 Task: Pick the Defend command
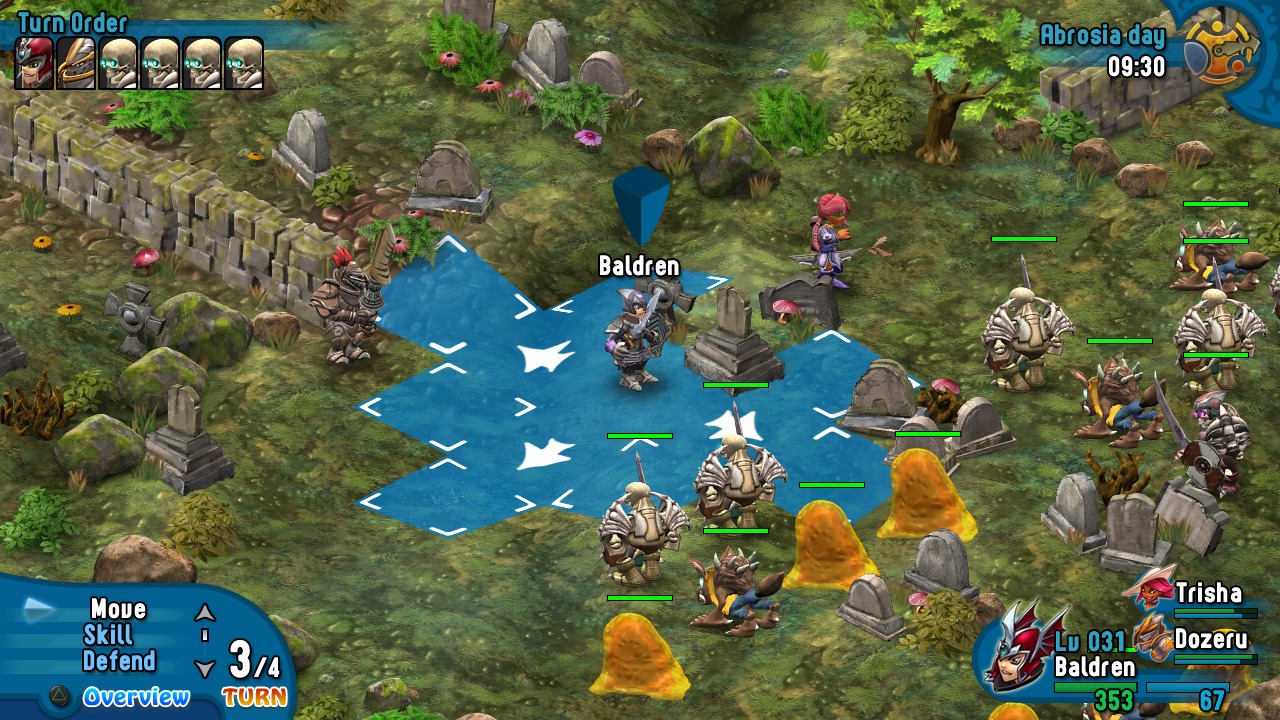[x=119, y=661]
